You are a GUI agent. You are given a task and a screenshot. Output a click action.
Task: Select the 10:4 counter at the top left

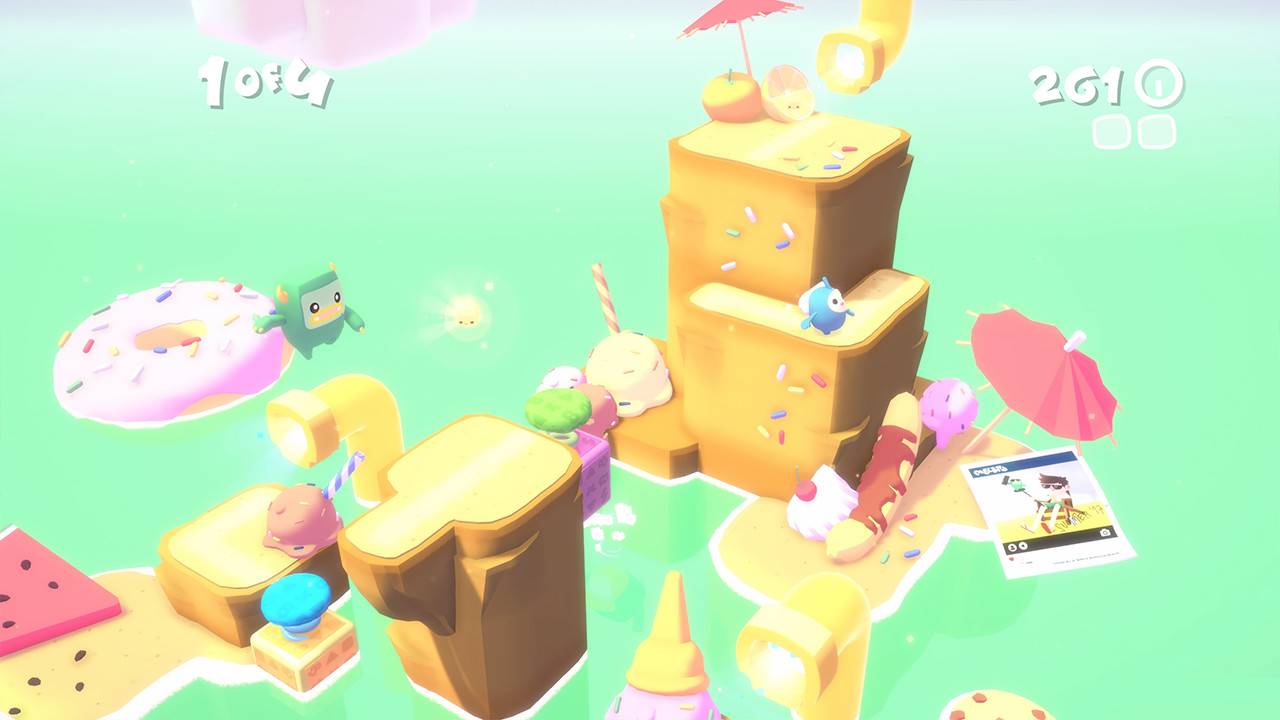click(x=265, y=82)
